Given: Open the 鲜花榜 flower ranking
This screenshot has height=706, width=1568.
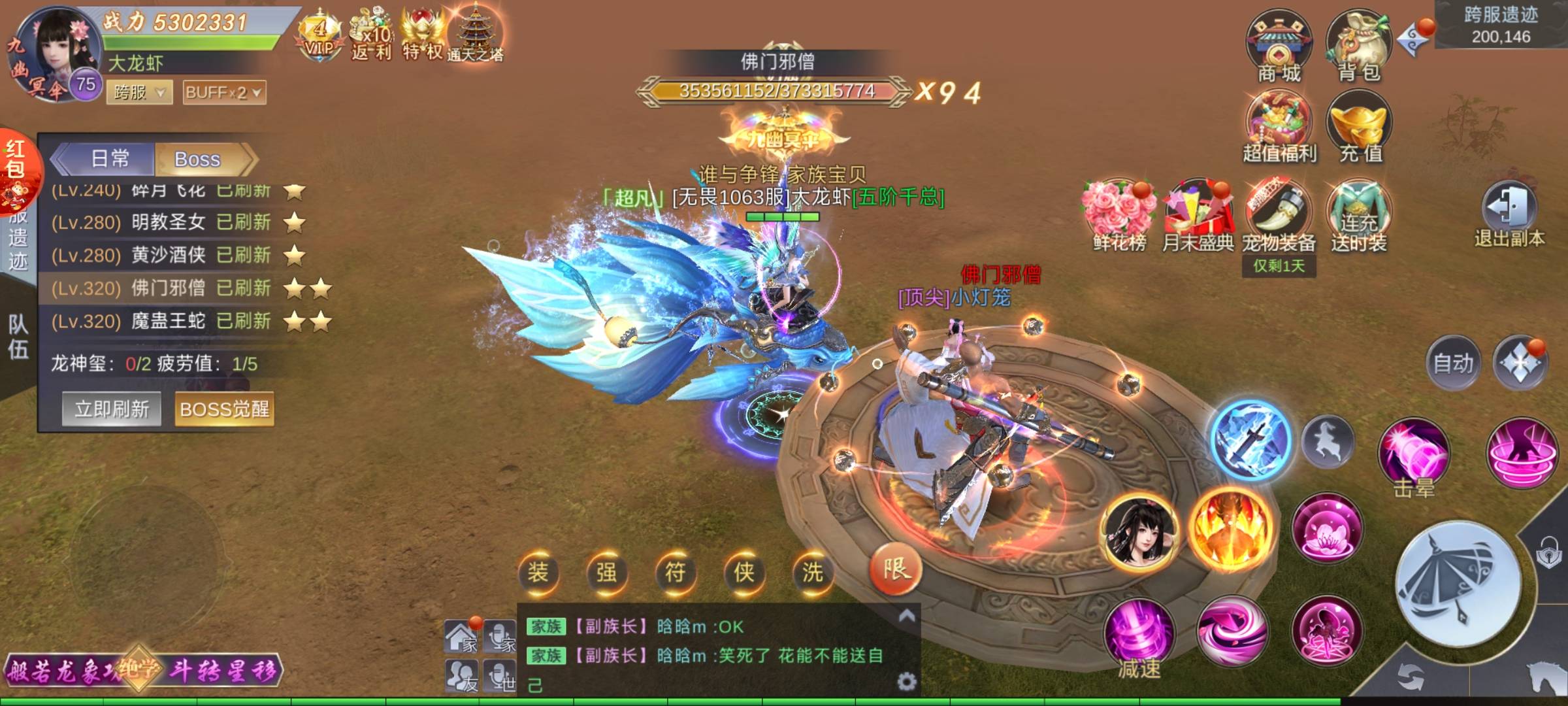Looking at the screenshot, I should [1119, 216].
